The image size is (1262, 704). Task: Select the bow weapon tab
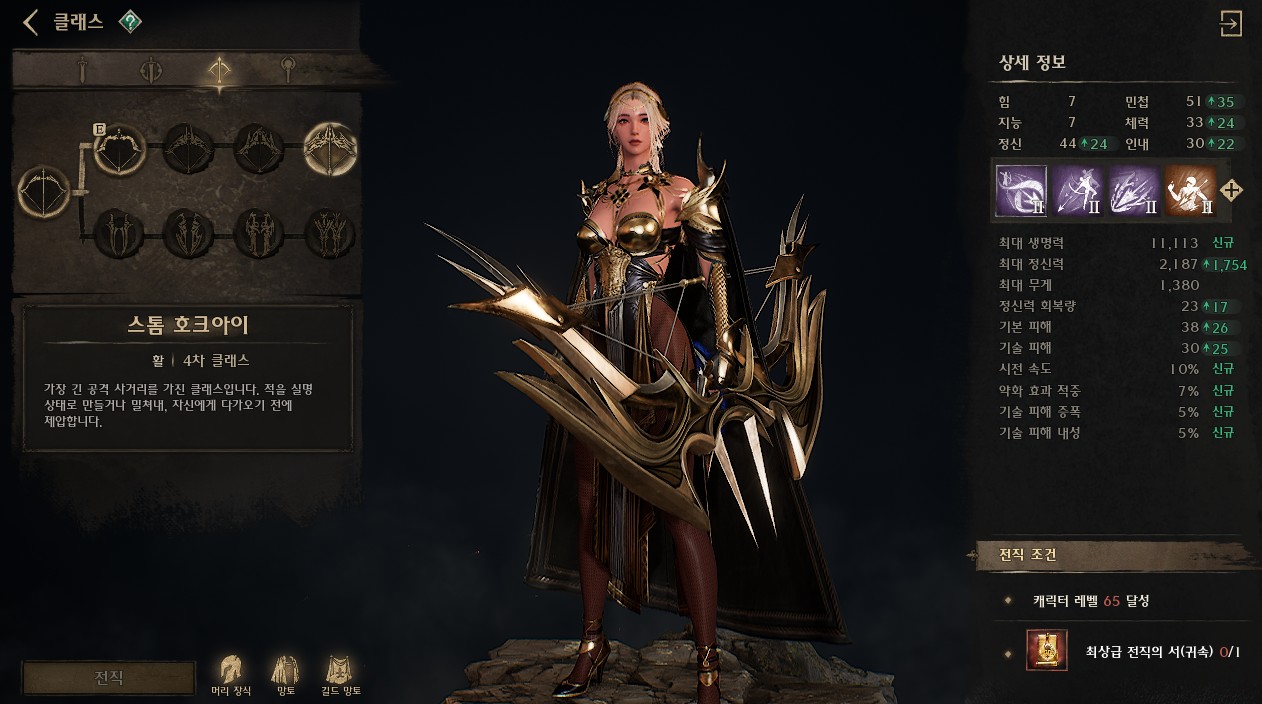pyautogui.click(x=219, y=69)
